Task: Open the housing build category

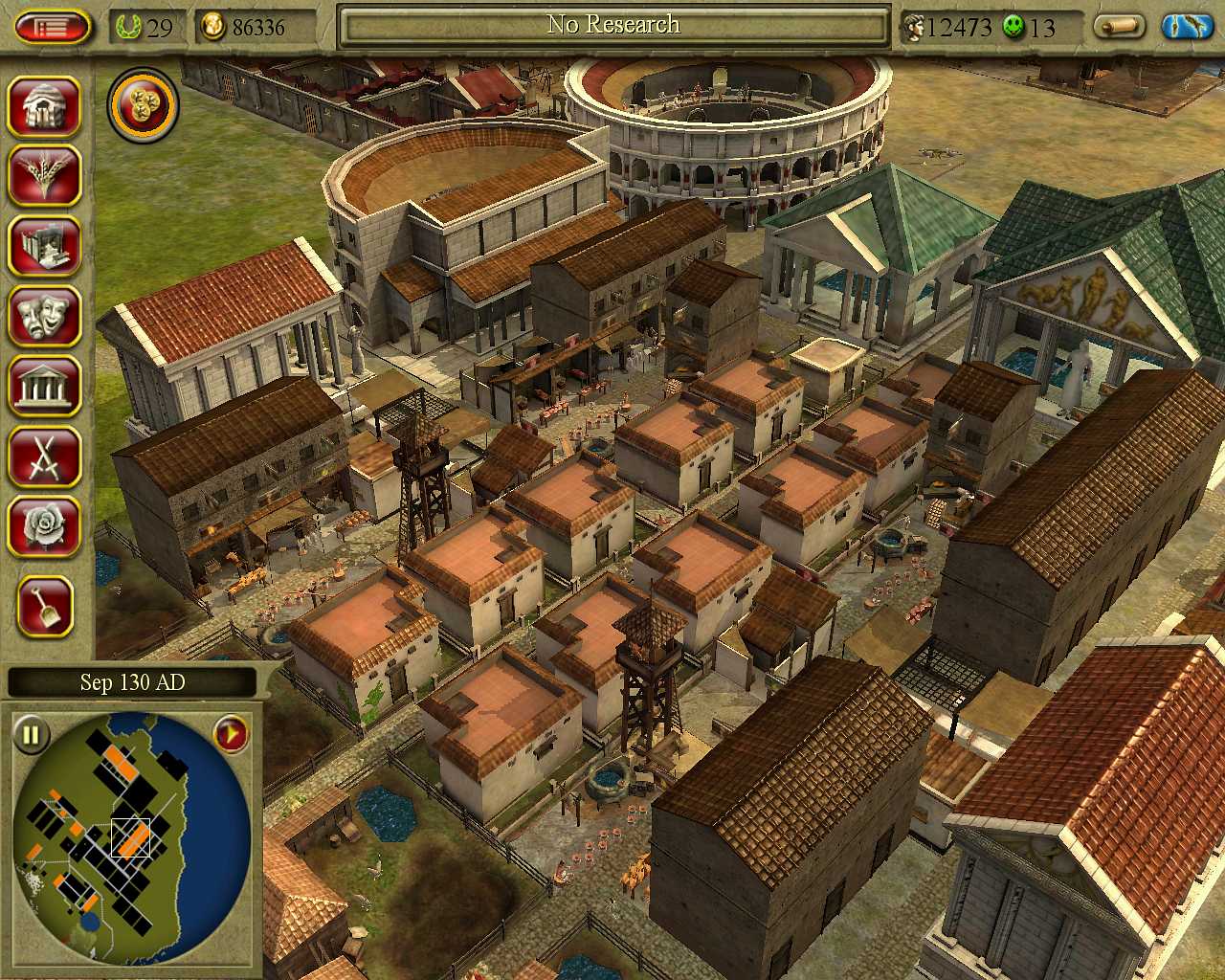Action: pos(44,105)
